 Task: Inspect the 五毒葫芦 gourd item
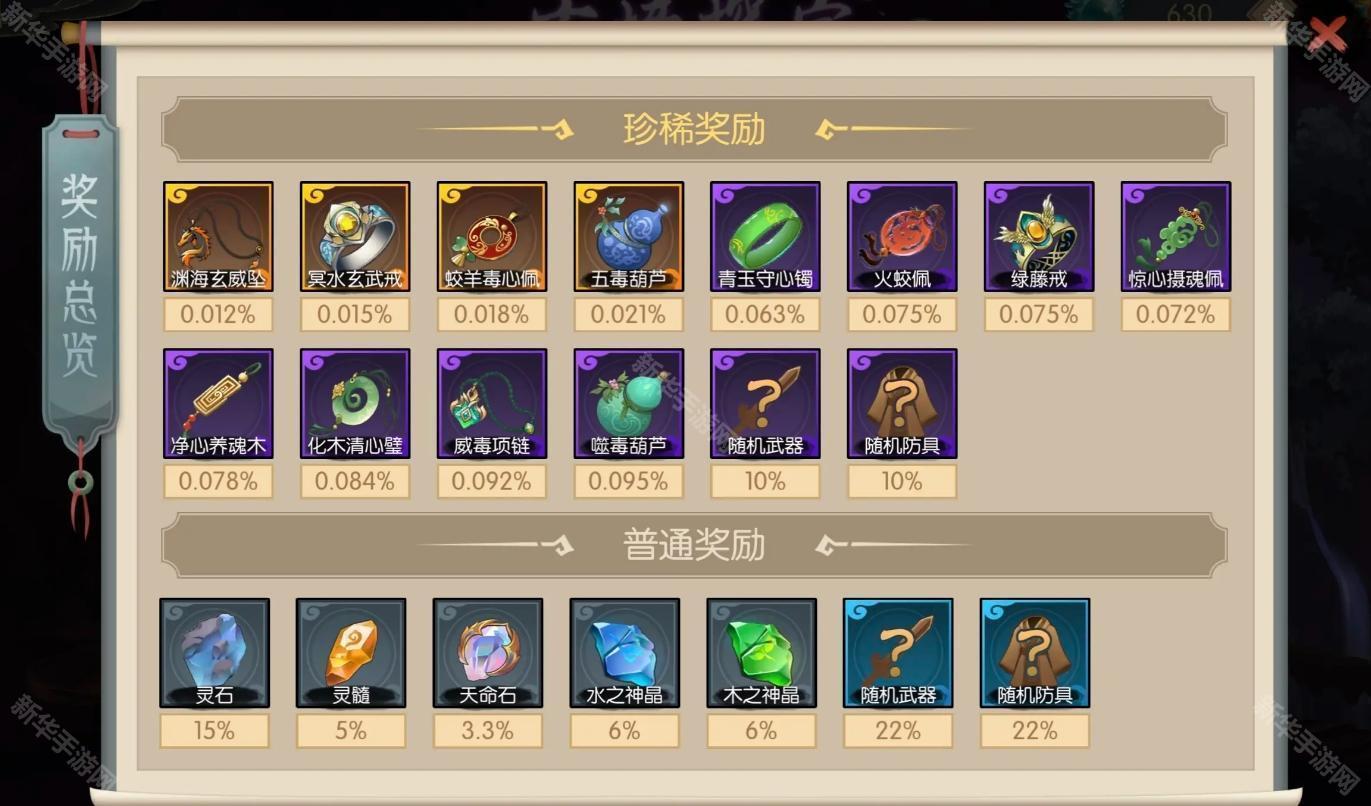click(629, 236)
